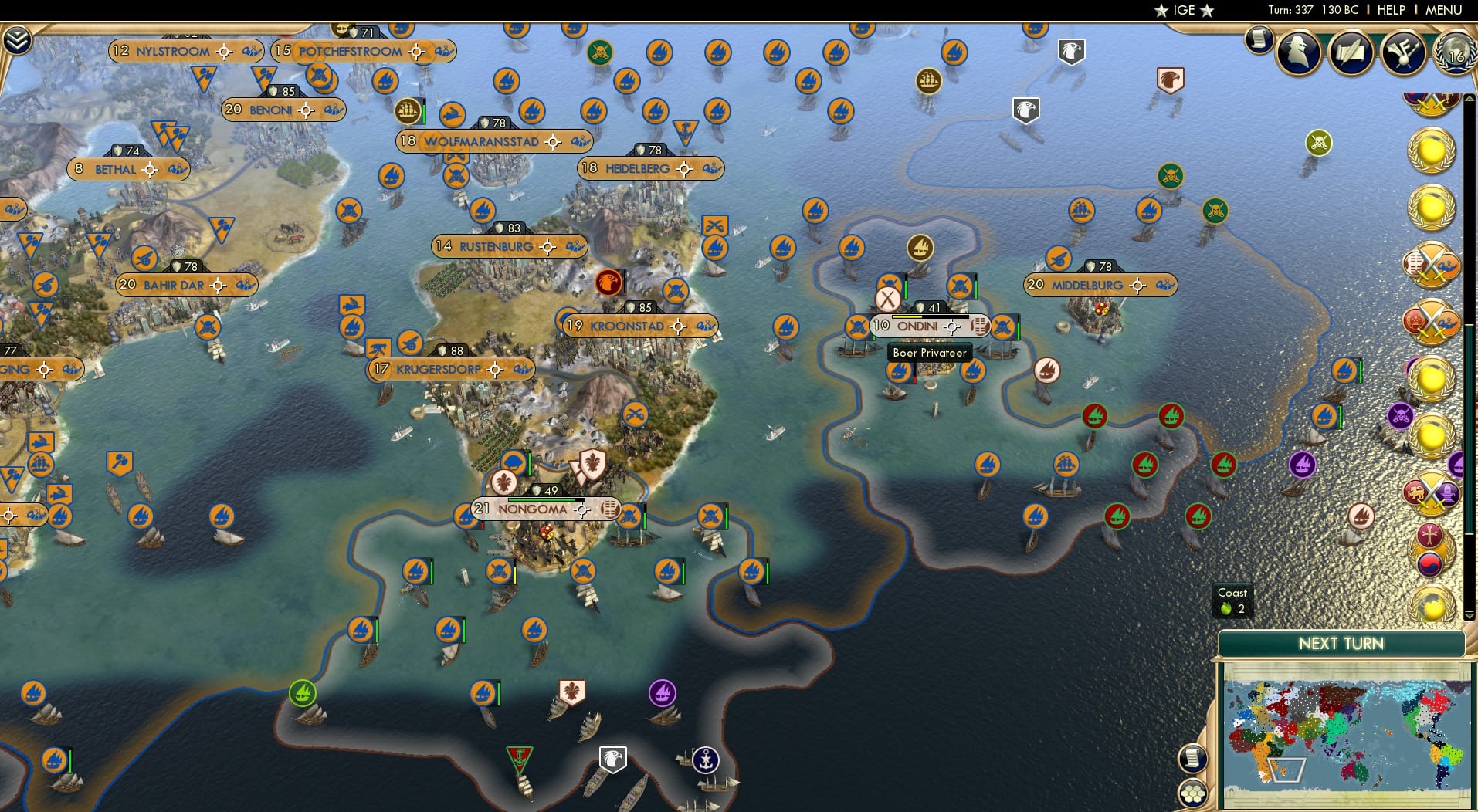Click the scroll icon left of the minimap
The height and width of the screenshot is (812, 1478).
coord(1192,757)
